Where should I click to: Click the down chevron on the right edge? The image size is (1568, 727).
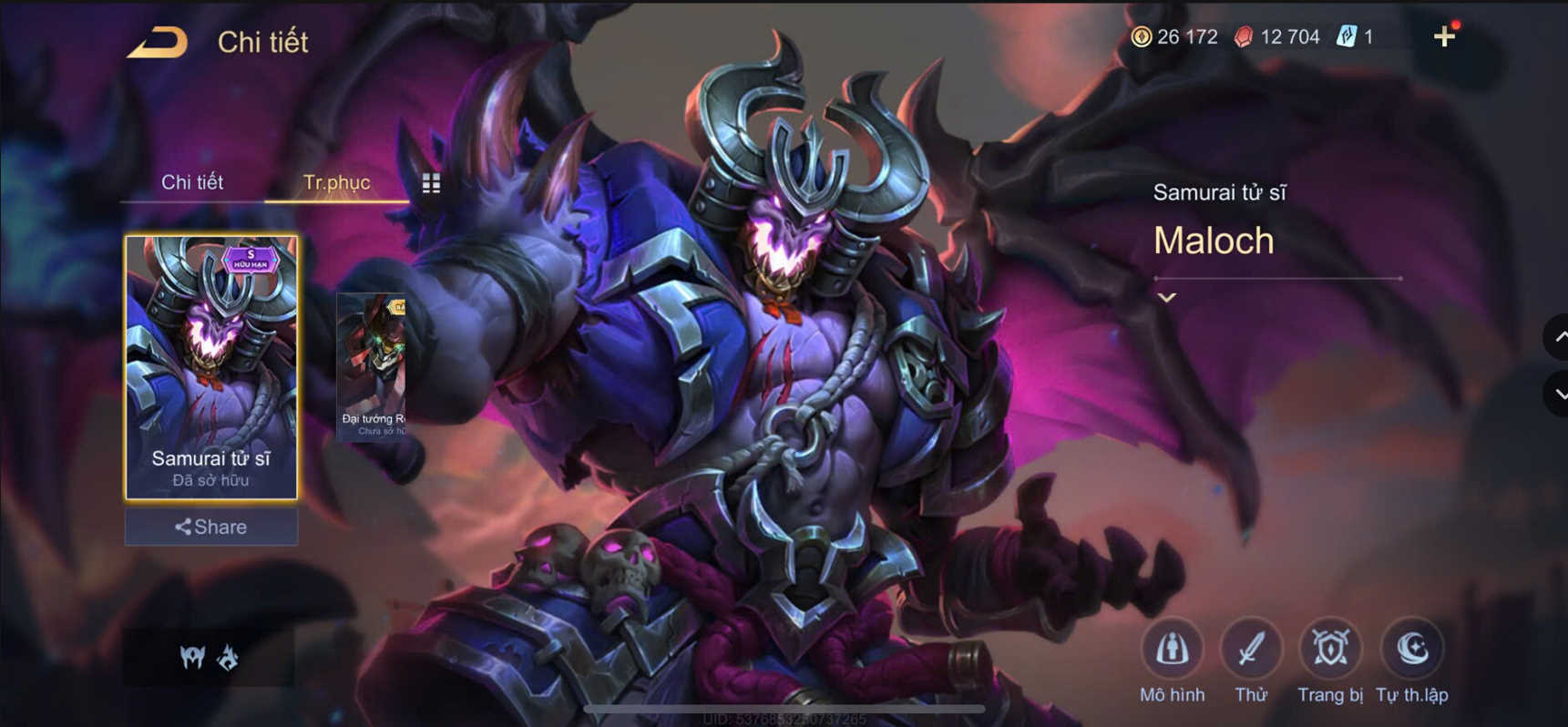coord(1561,394)
